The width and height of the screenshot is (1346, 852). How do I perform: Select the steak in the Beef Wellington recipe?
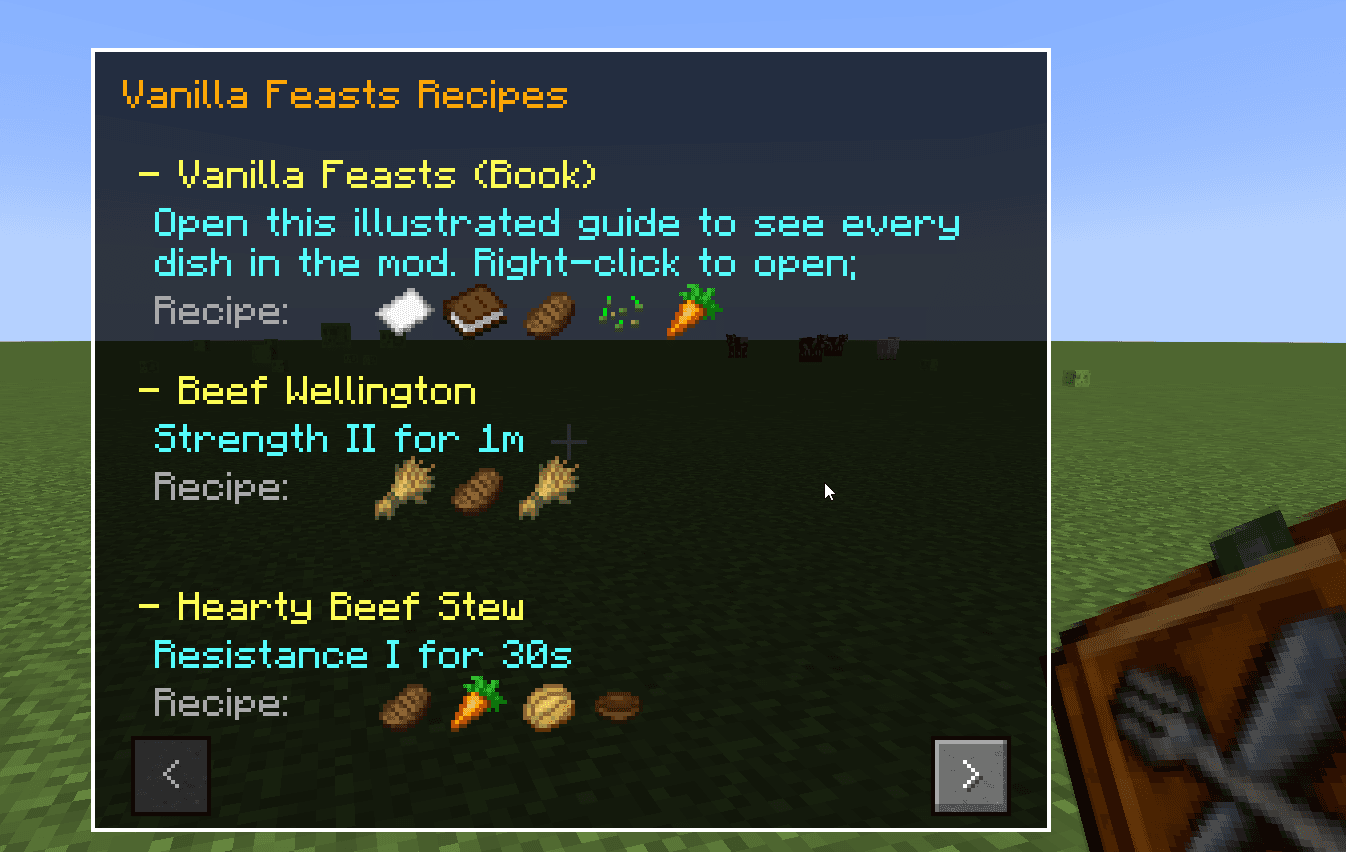(x=475, y=489)
